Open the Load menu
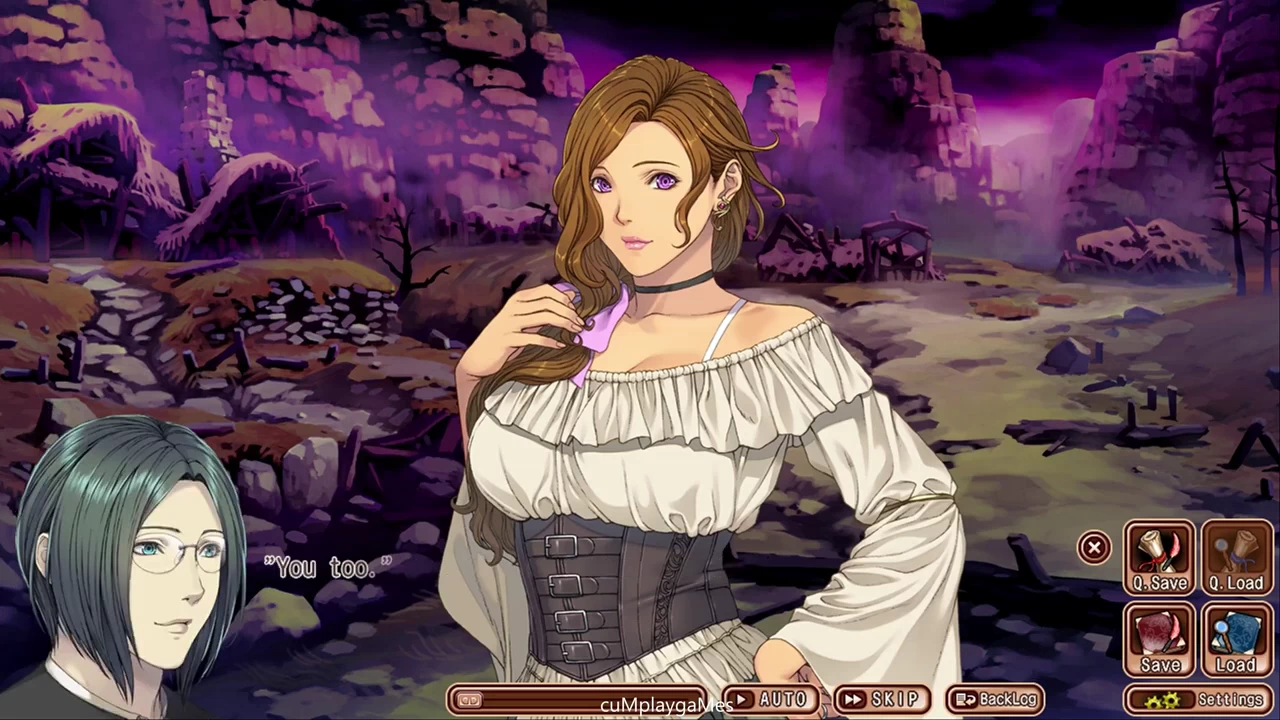Image resolution: width=1280 pixels, height=720 pixels. (x=1236, y=640)
